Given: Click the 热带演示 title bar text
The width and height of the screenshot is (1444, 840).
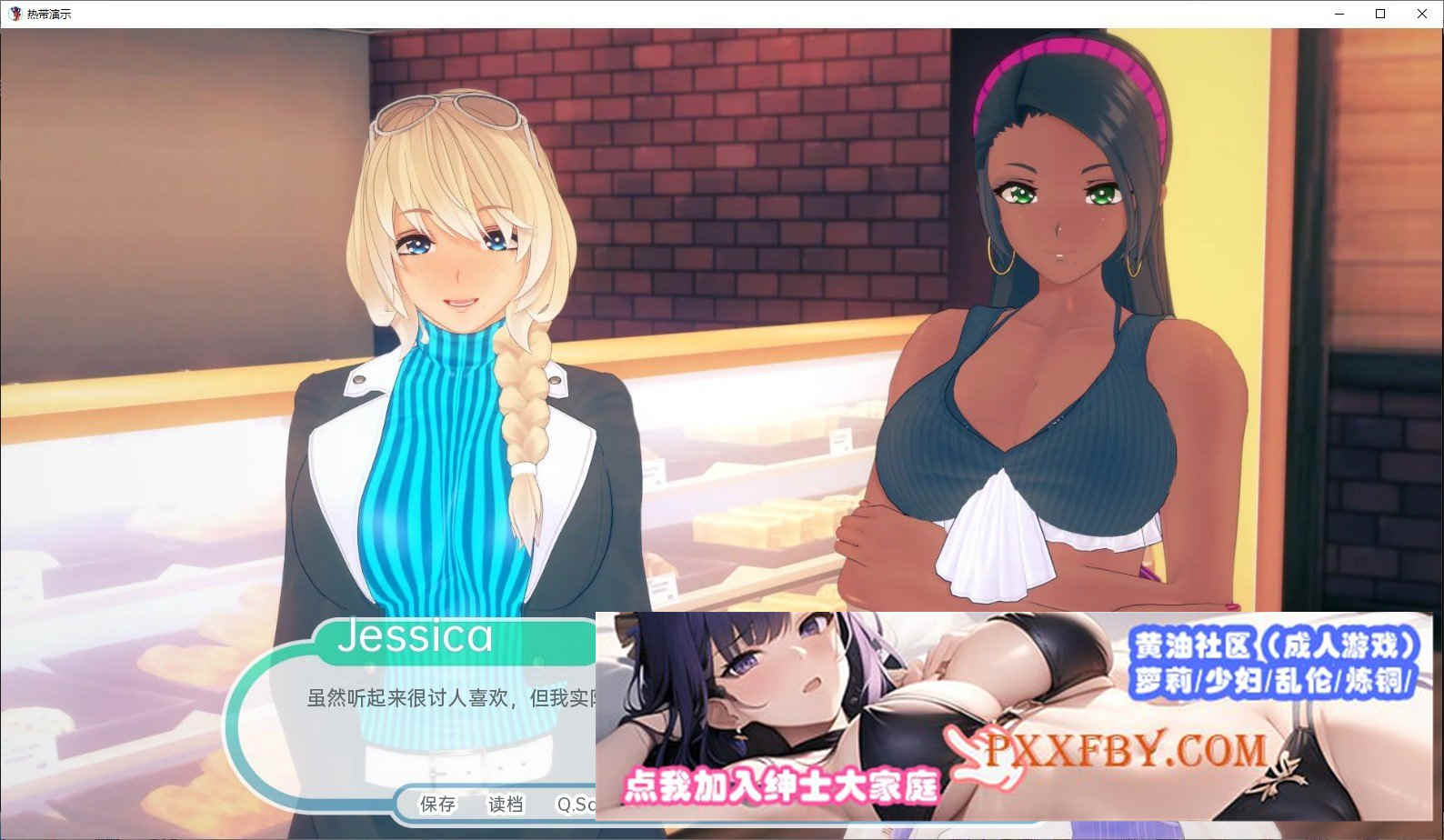Looking at the screenshot, I should point(47,14).
